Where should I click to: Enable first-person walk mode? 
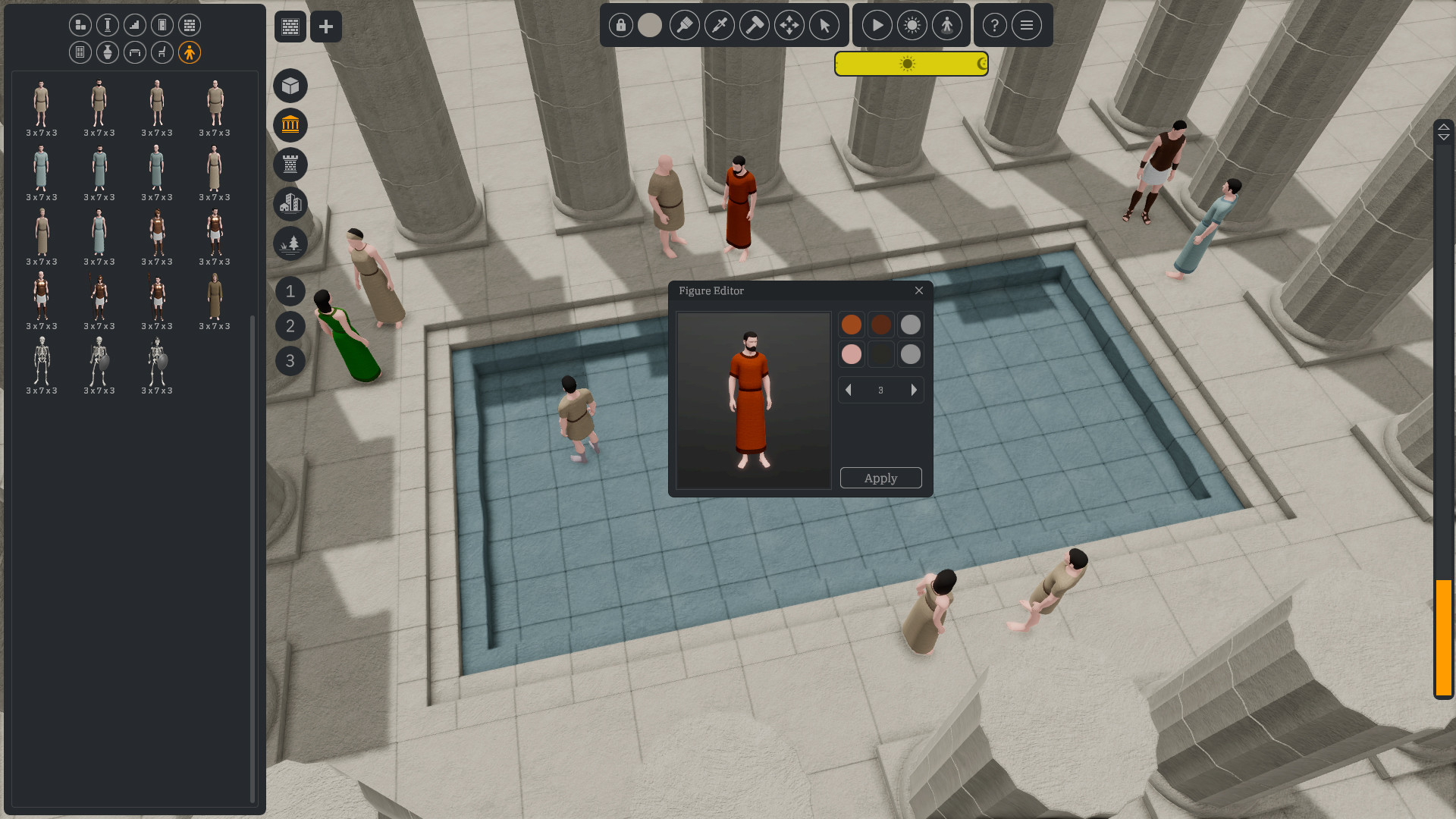(947, 25)
